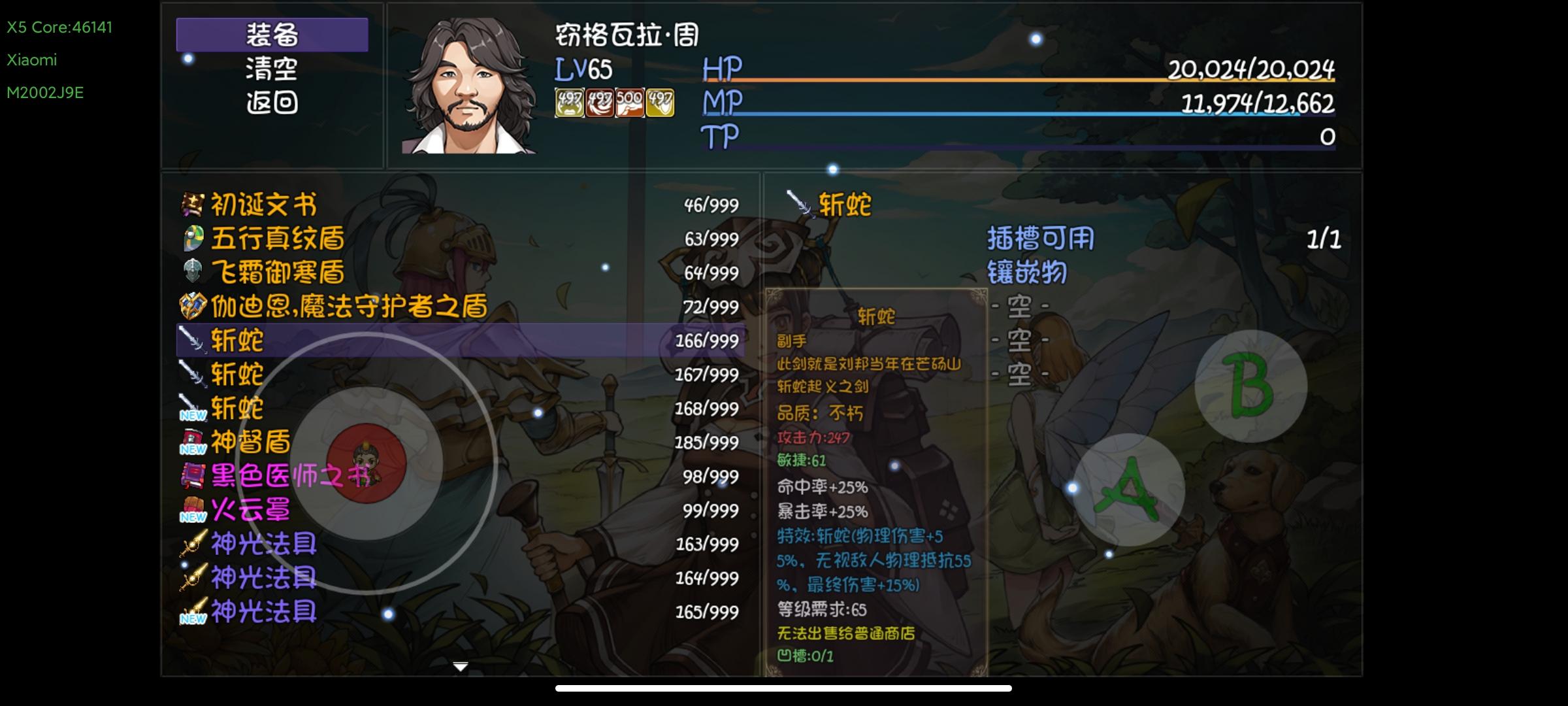The height and width of the screenshot is (706, 1568).
Task: Click the red 500 status icon
Action: click(x=629, y=101)
